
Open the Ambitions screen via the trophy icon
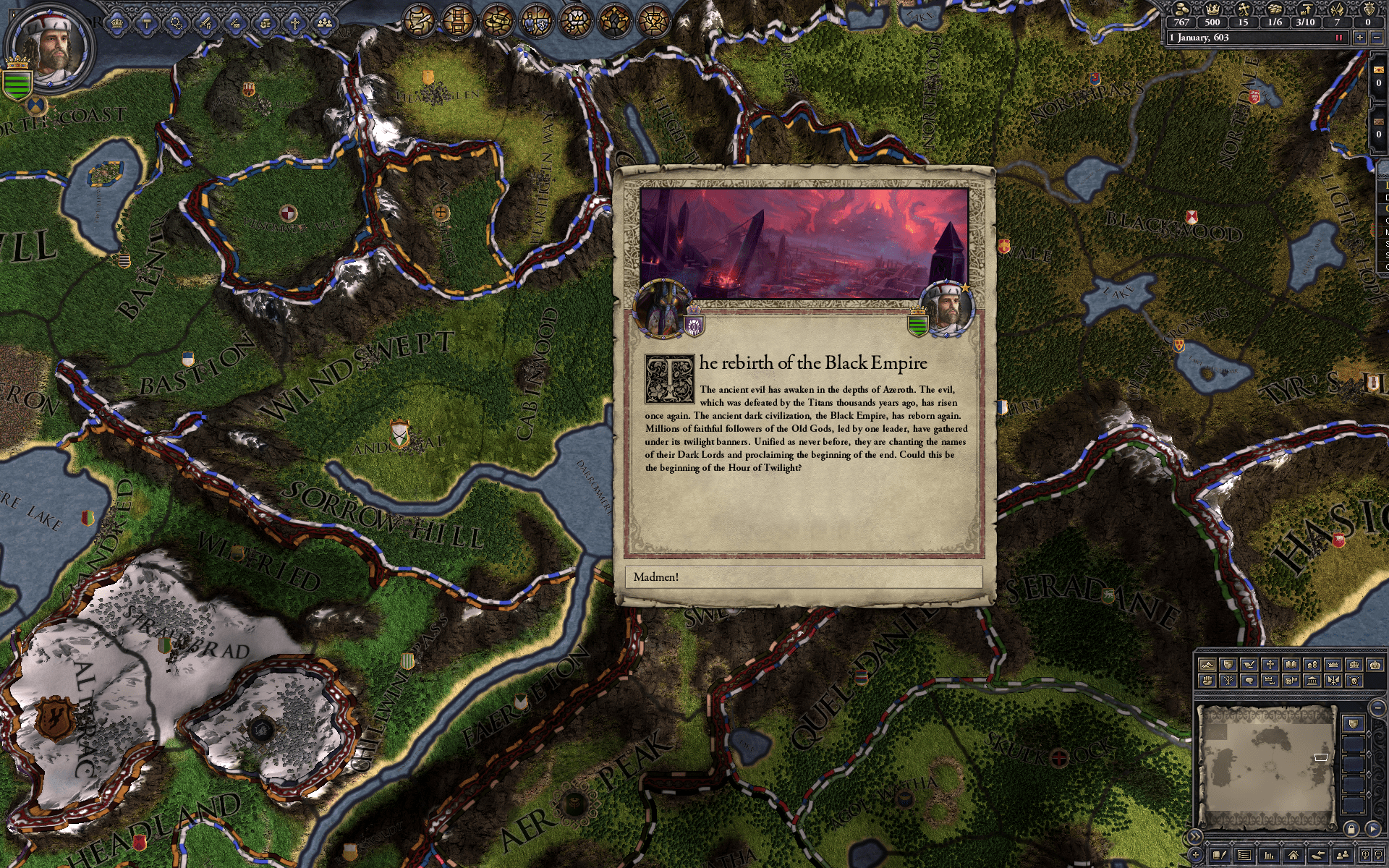pyautogui.click(x=655, y=20)
